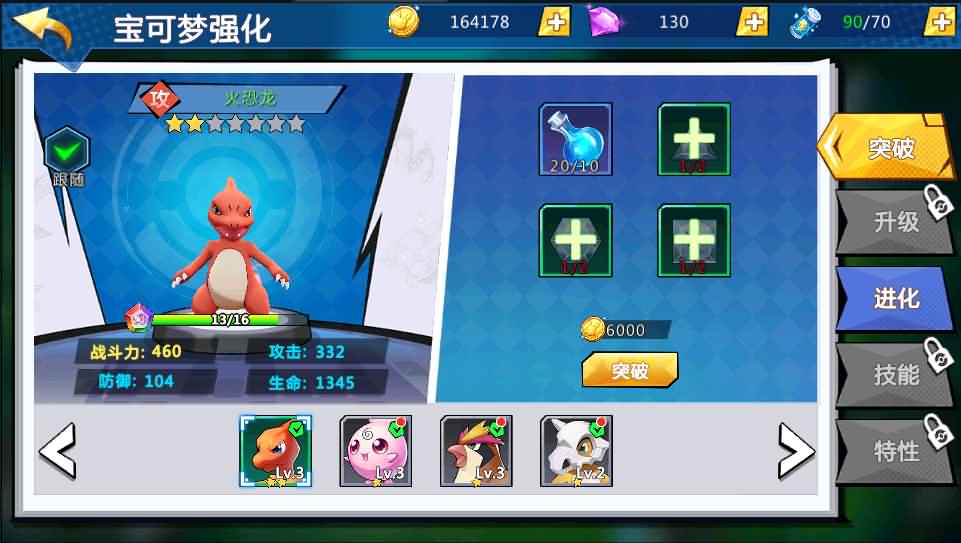
Task: Show previous Pokémon with left arrow
Action: [57, 451]
